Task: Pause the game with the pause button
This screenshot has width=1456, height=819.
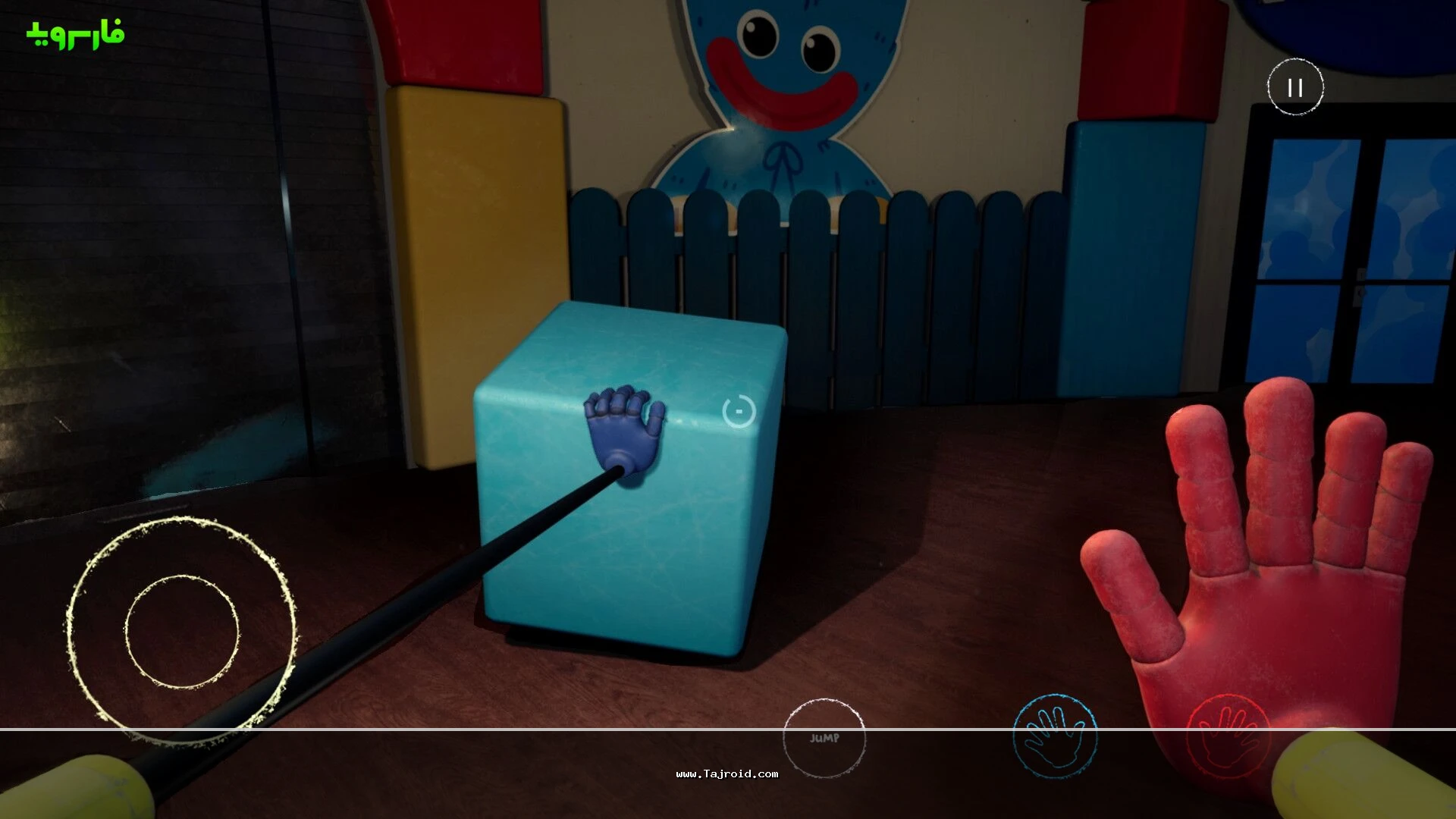Action: (x=1295, y=87)
